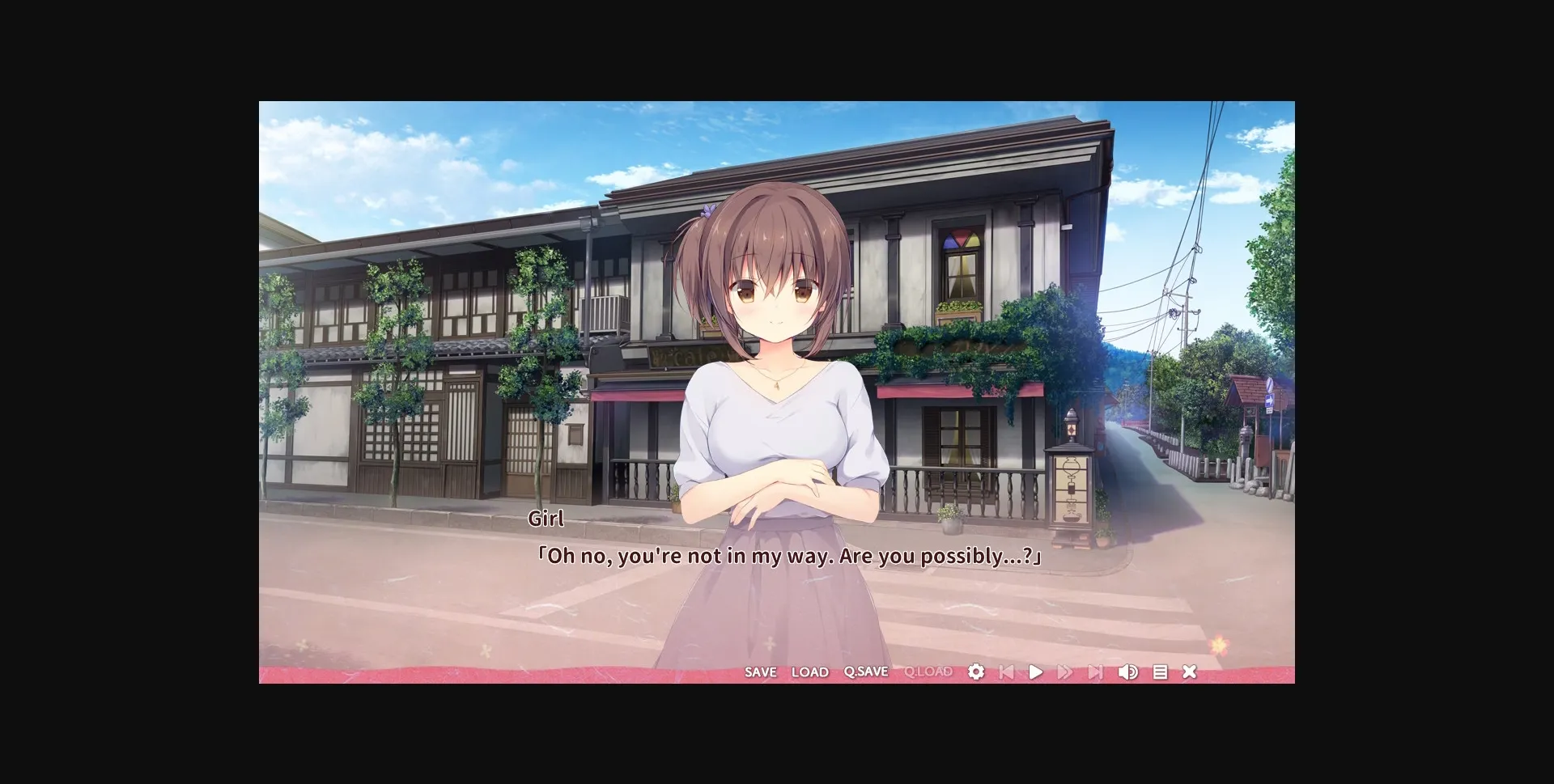Click the skip-to-previous-line icon
The width and height of the screenshot is (1554, 784).
[1006, 672]
